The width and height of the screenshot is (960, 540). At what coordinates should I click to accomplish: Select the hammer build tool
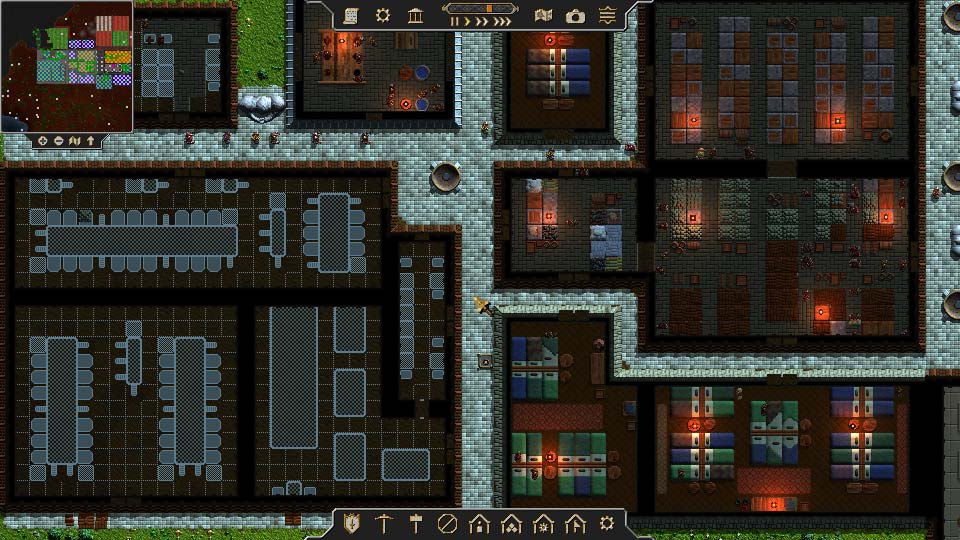pos(415,523)
